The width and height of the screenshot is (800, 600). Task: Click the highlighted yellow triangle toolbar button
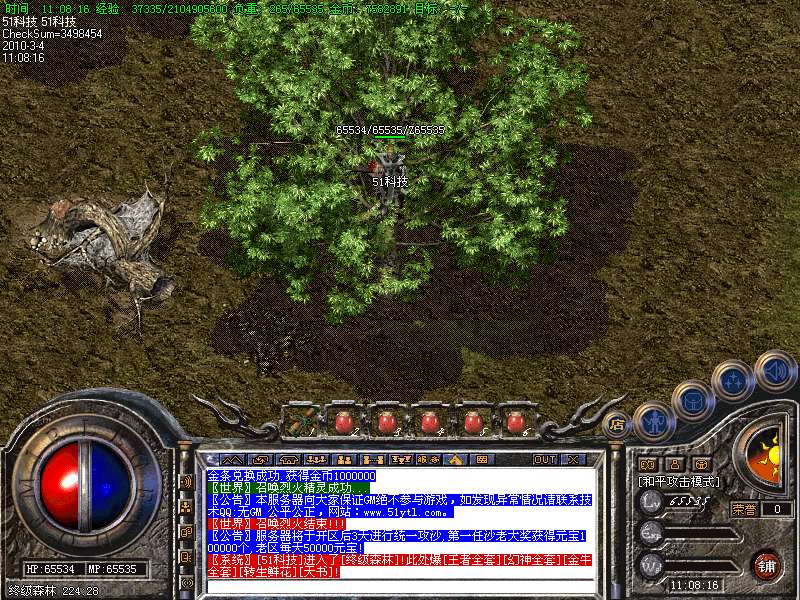click(455, 459)
